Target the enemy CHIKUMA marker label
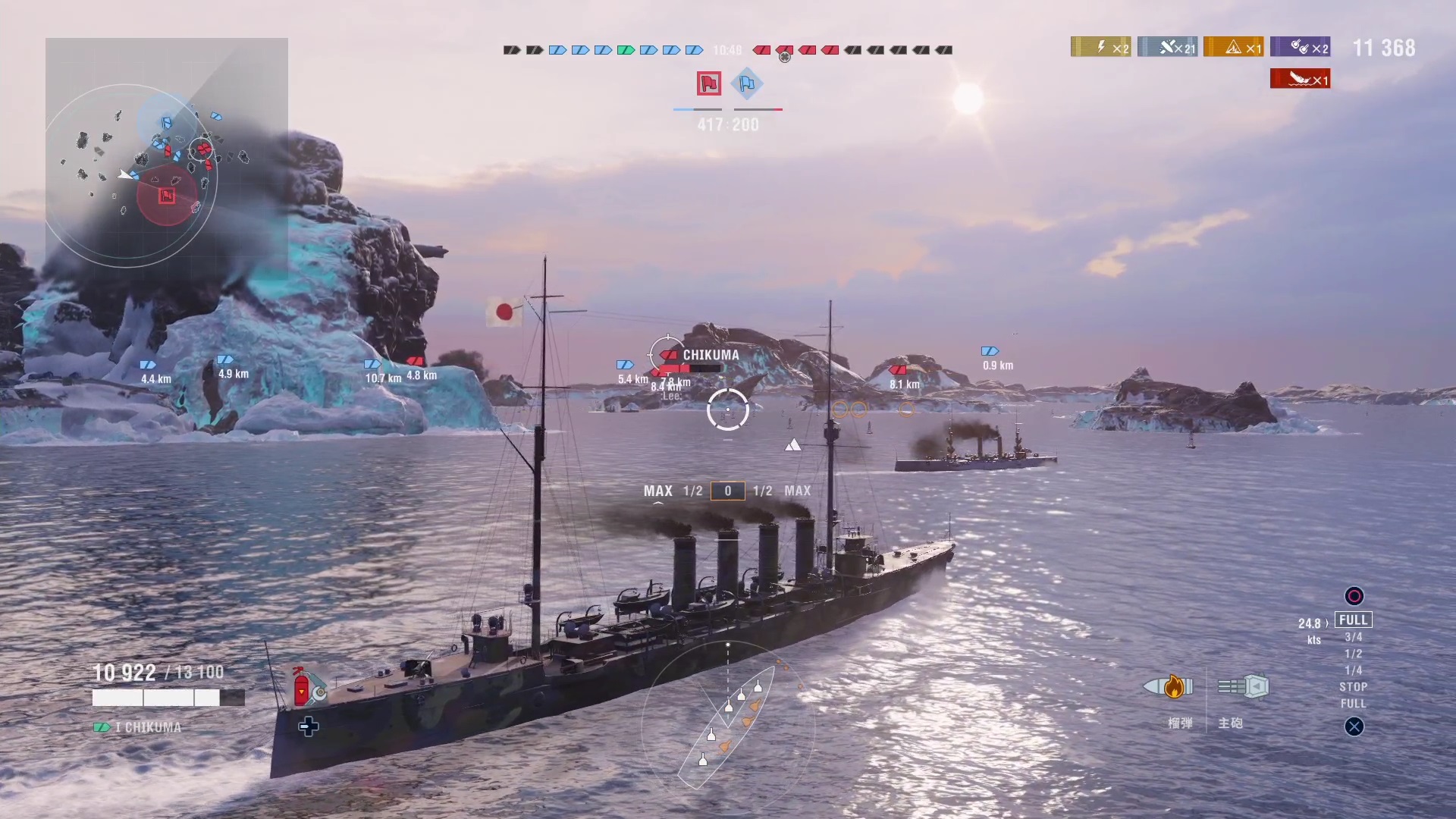Screen dimensions: 1456x819 (710, 355)
